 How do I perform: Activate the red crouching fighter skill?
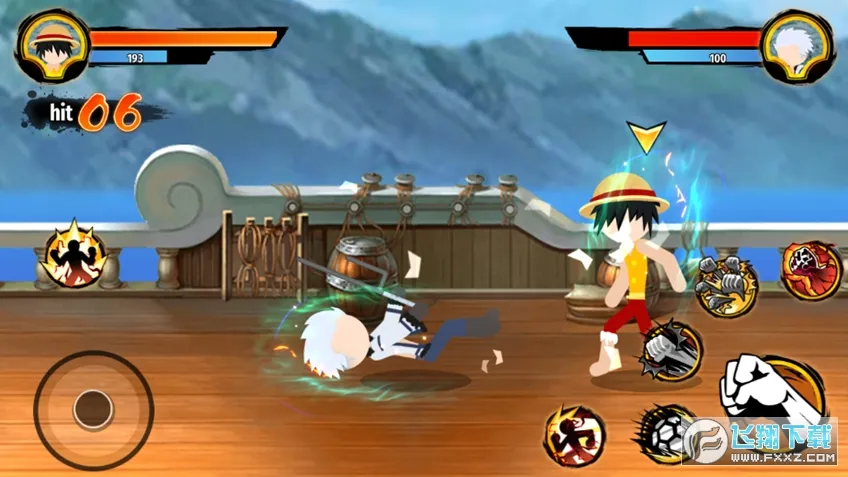575,435
